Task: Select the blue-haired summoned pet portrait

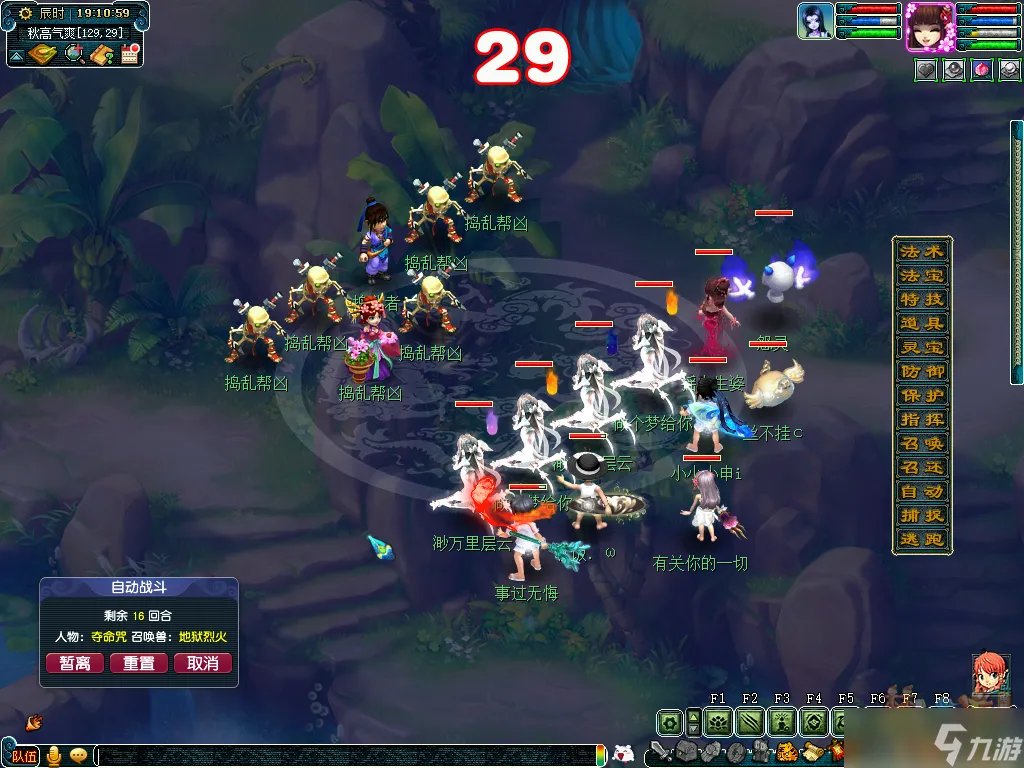Action: [x=816, y=21]
